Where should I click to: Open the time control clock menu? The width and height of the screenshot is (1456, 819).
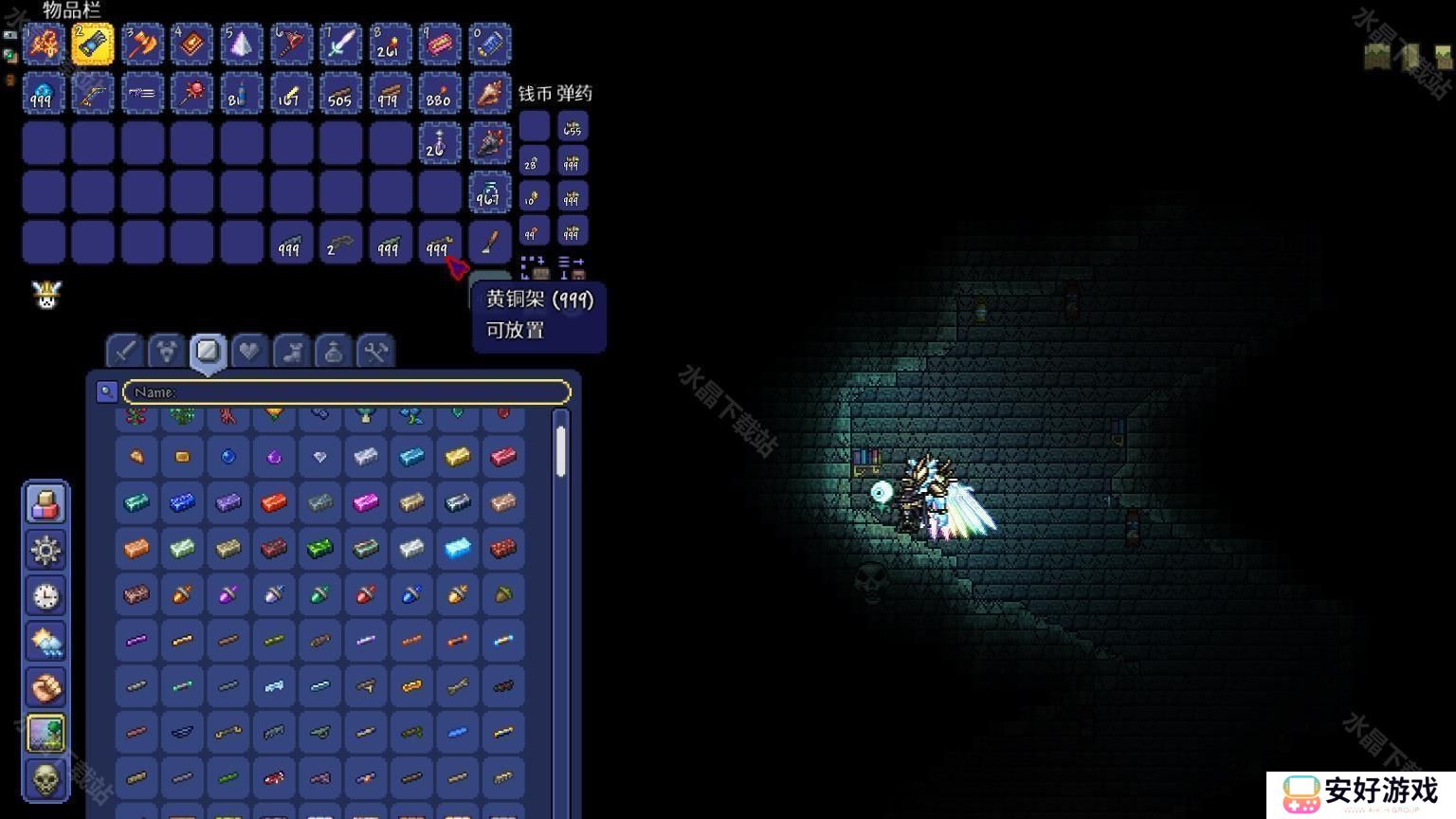point(45,596)
